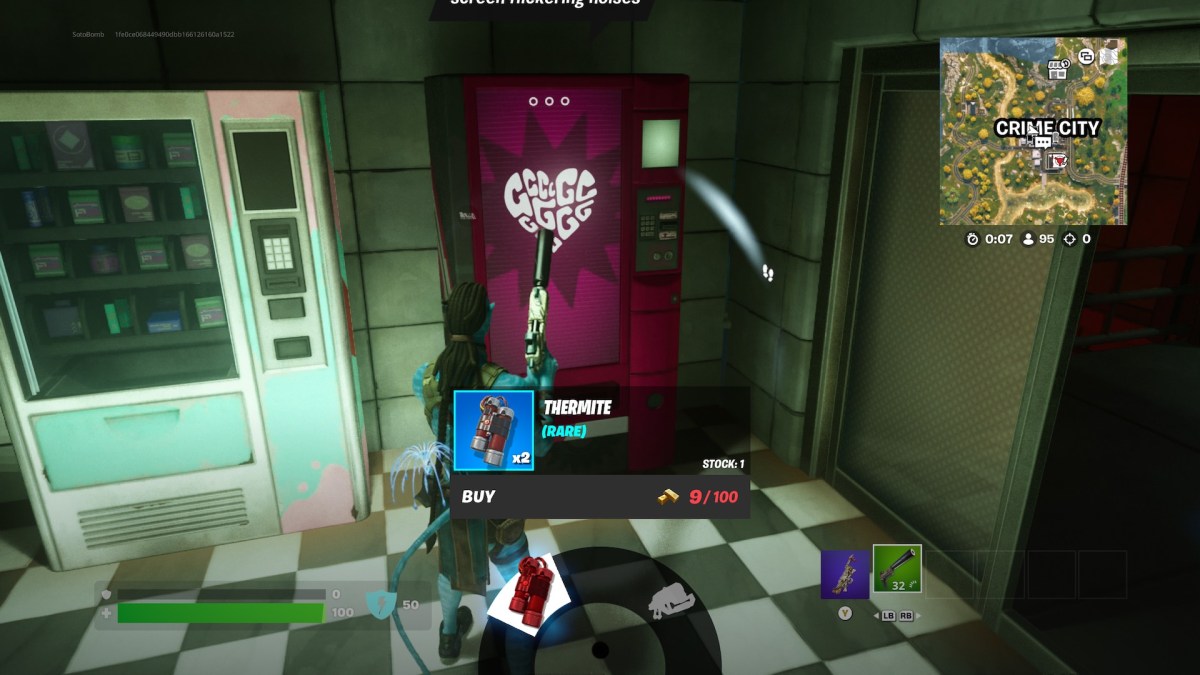Open the Crime City minimap
Screen dimensions: 1200x675
[1032, 131]
